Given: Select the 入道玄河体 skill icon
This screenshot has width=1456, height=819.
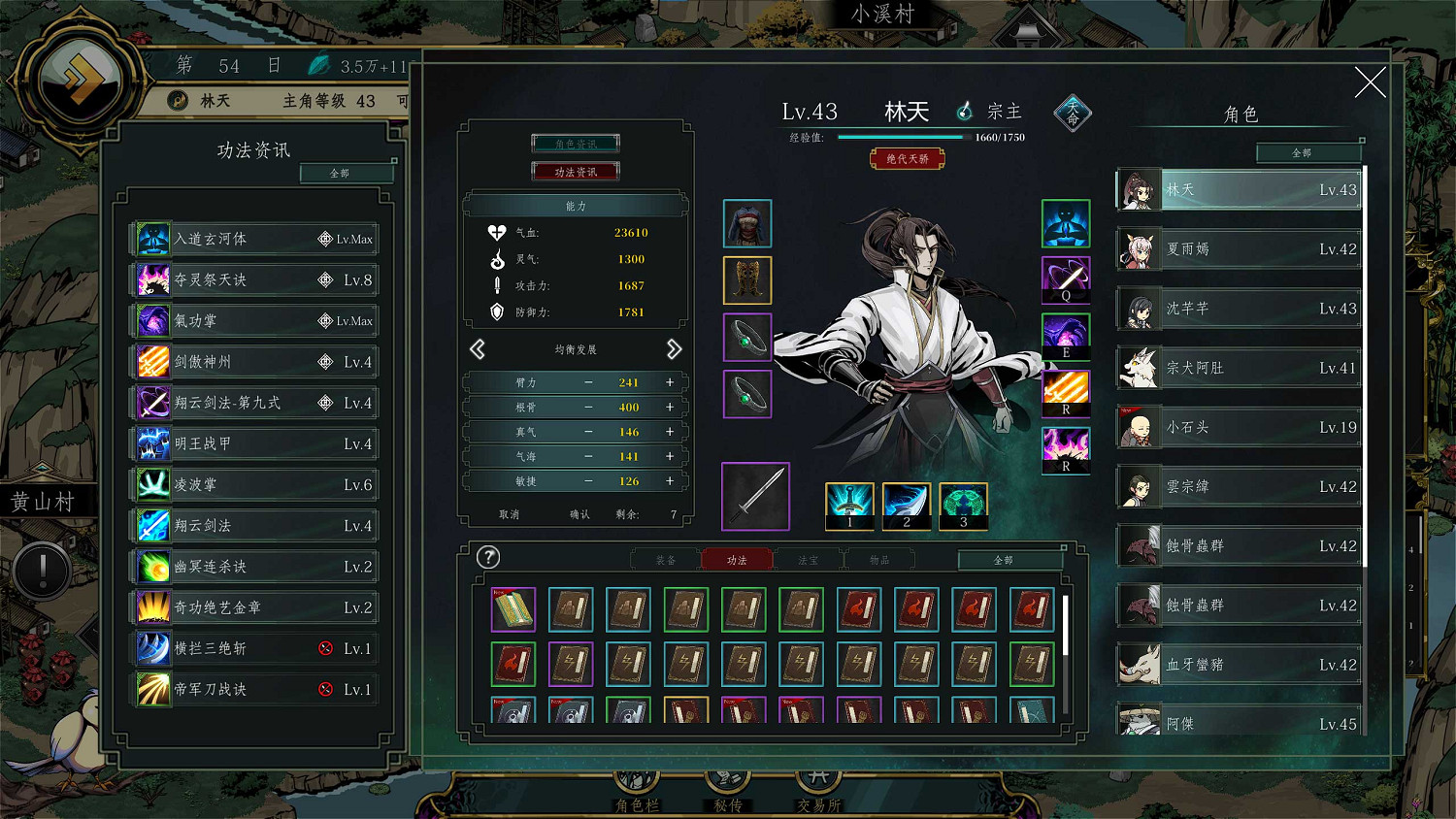Looking at the screenshot, I should click(x=153, y=238).
